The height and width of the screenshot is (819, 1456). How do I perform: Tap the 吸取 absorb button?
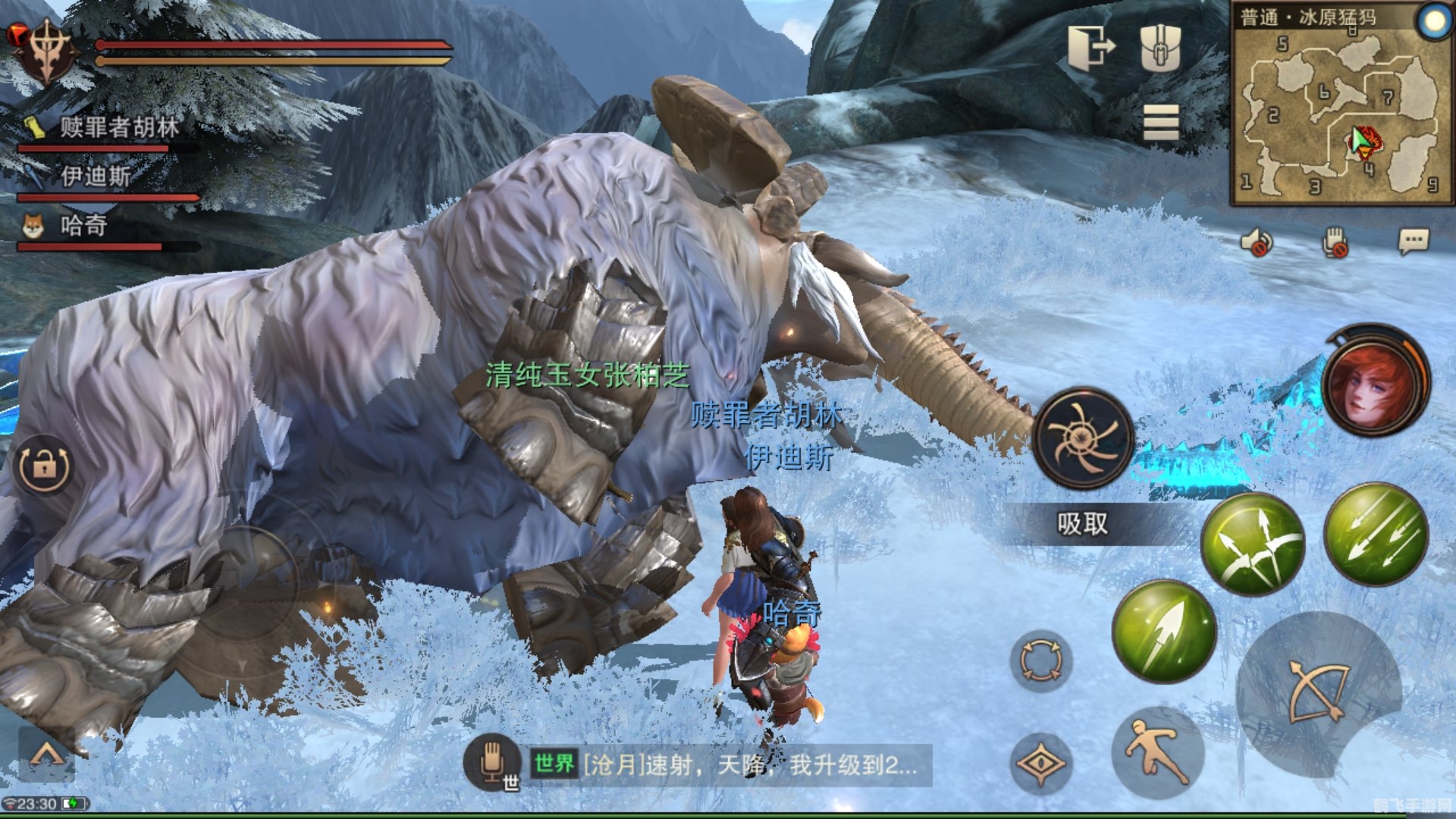tap(1082, 523)
